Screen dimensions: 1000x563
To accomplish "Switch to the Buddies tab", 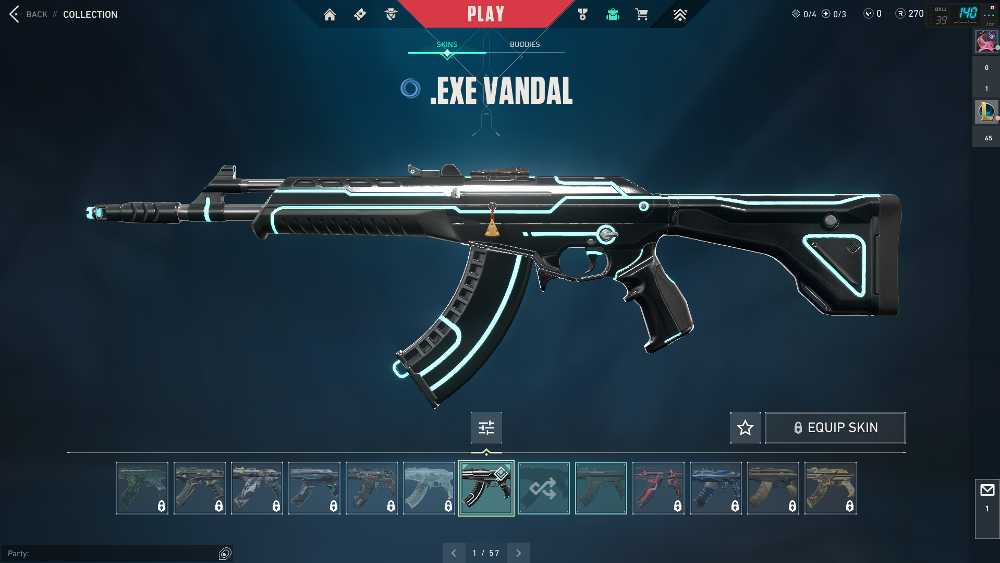I will point(524,45).
